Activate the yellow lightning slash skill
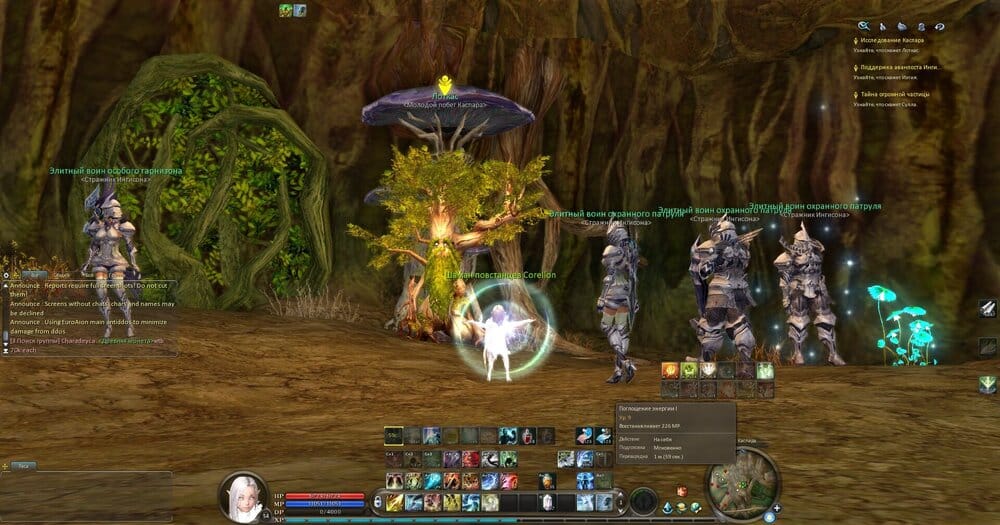 point(395,501)
